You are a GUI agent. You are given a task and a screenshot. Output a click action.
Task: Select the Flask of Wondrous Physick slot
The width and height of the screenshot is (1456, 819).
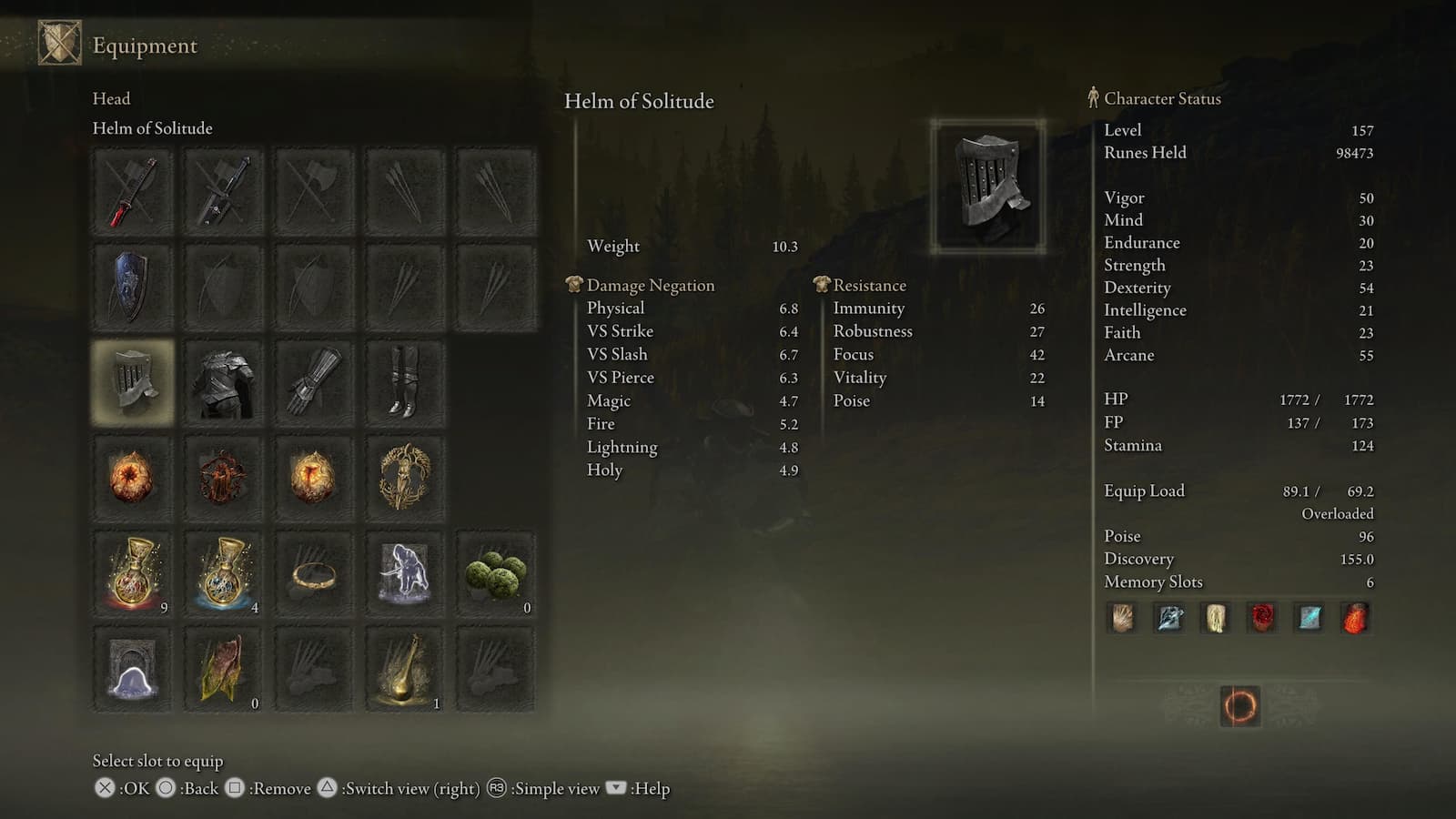[x=405, y=669]
